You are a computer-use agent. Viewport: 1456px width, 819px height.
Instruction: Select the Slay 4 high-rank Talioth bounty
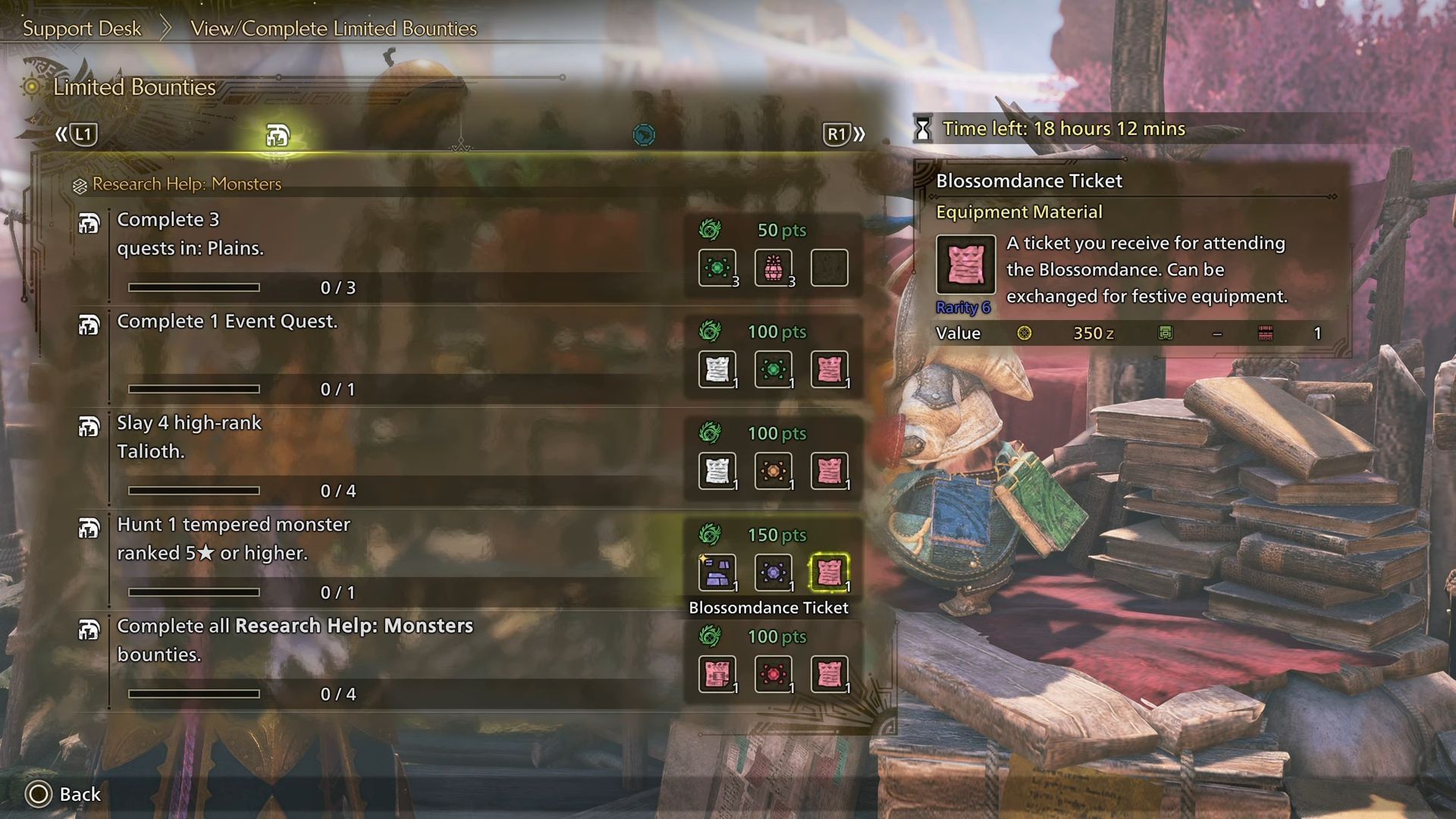pos(190,437)
